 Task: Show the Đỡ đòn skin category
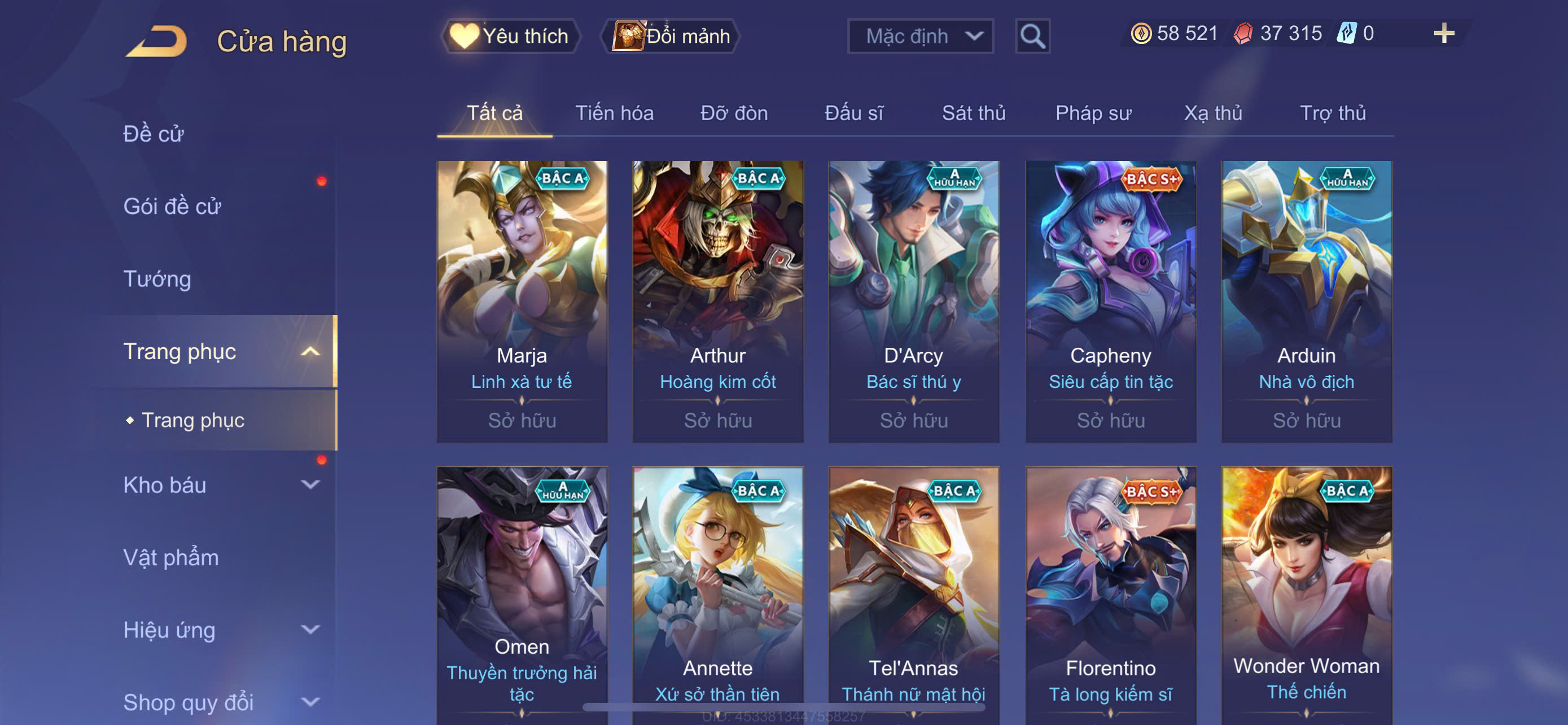click(733, 113)
